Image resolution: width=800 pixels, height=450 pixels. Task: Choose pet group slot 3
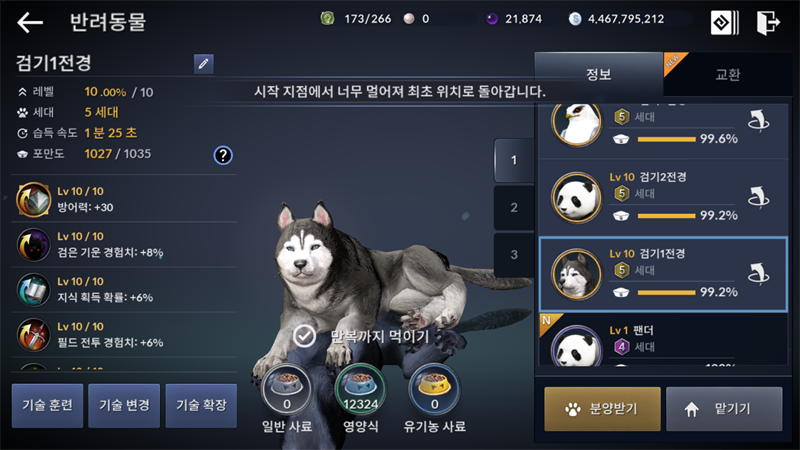(x=514, y=255)
